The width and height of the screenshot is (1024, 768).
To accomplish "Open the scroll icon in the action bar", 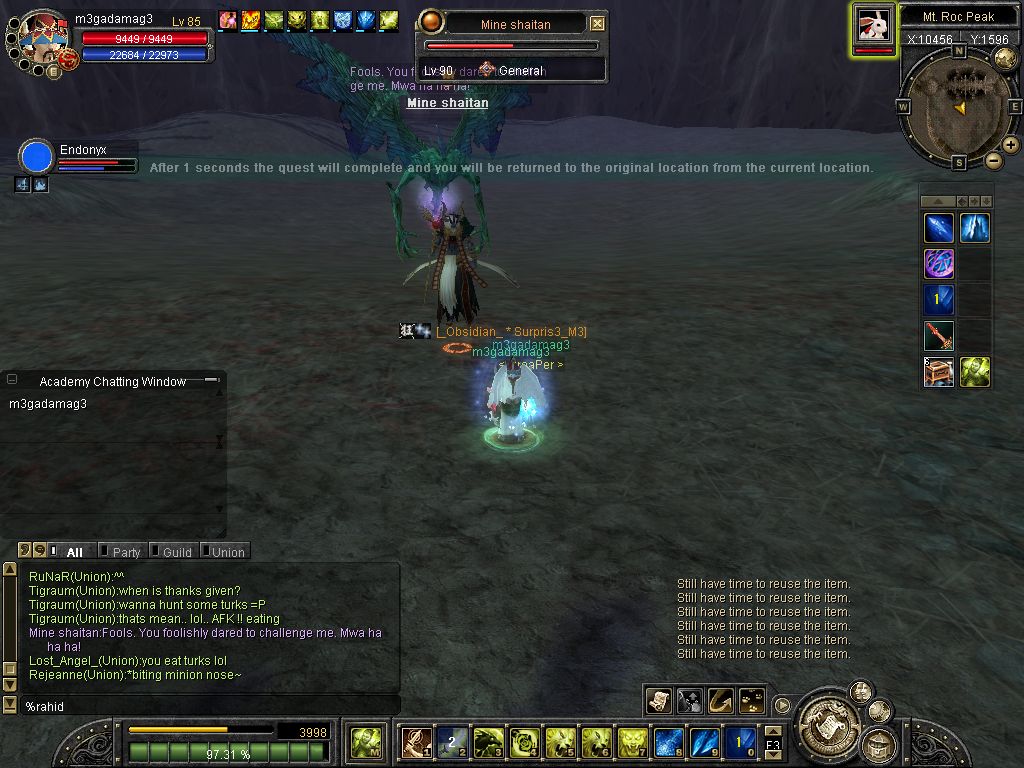I will pyautogui.click(x=659, y=701).
